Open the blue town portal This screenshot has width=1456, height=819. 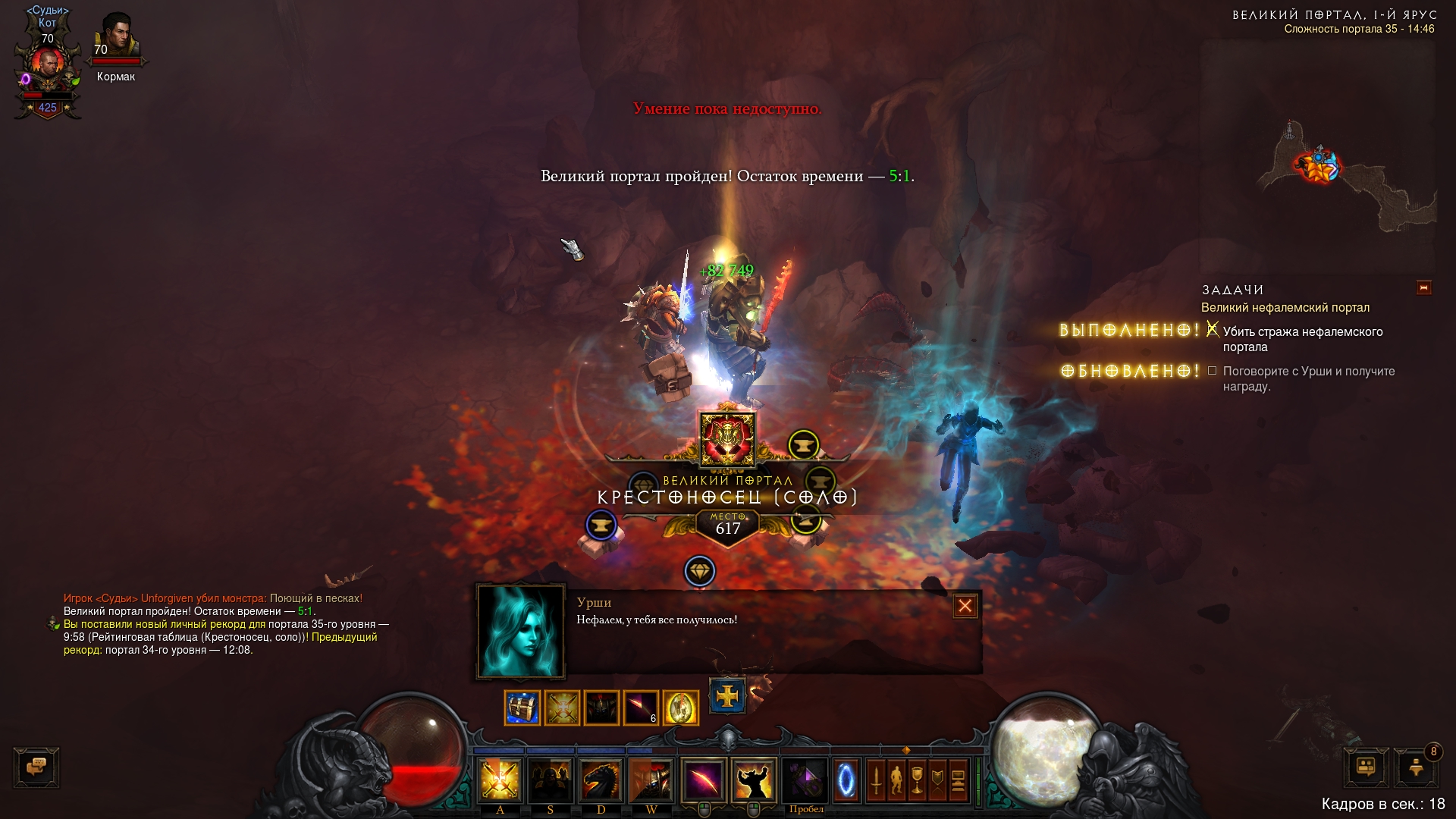click(846, 780)
